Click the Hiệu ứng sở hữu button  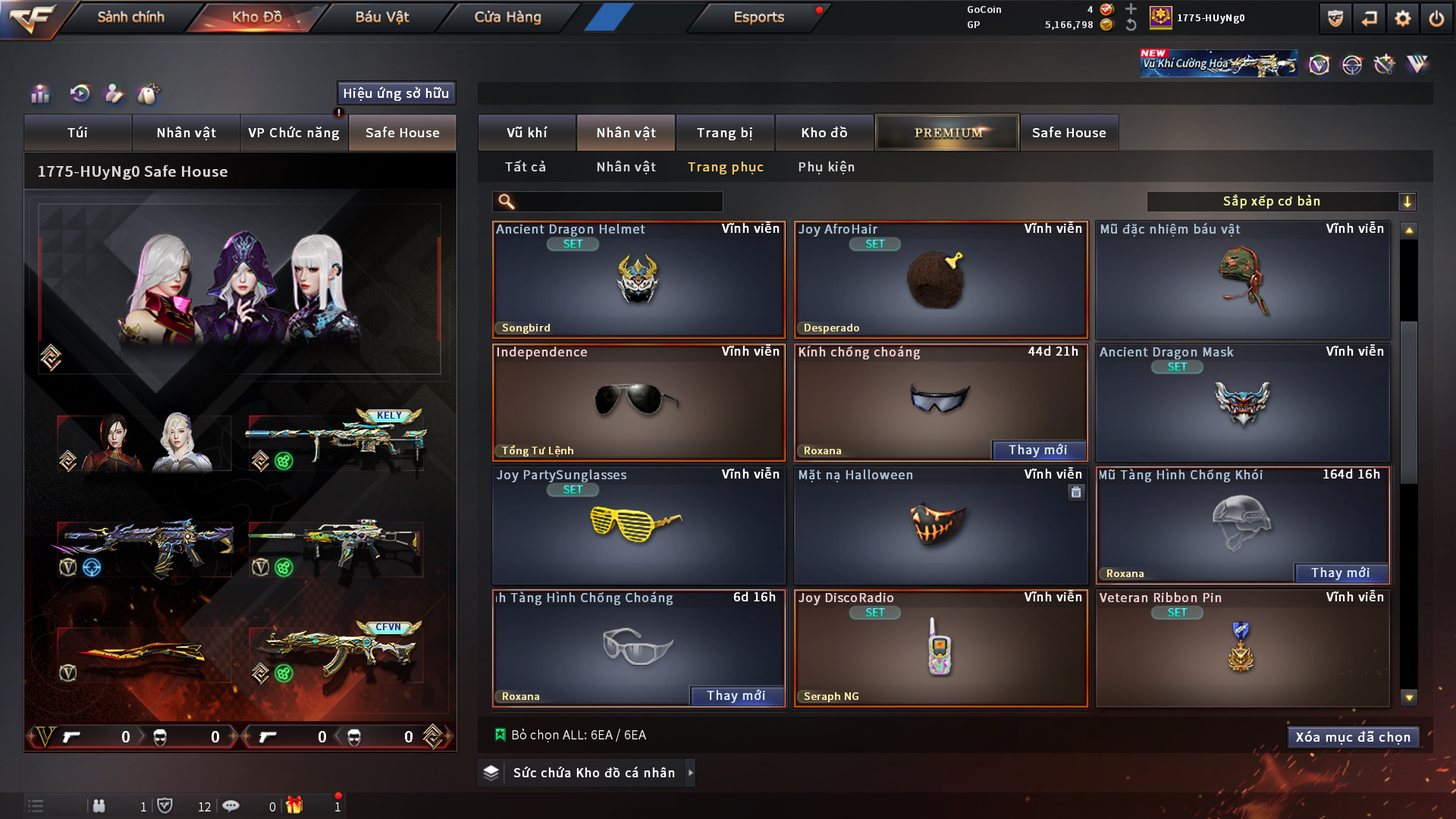click(396, 93)
